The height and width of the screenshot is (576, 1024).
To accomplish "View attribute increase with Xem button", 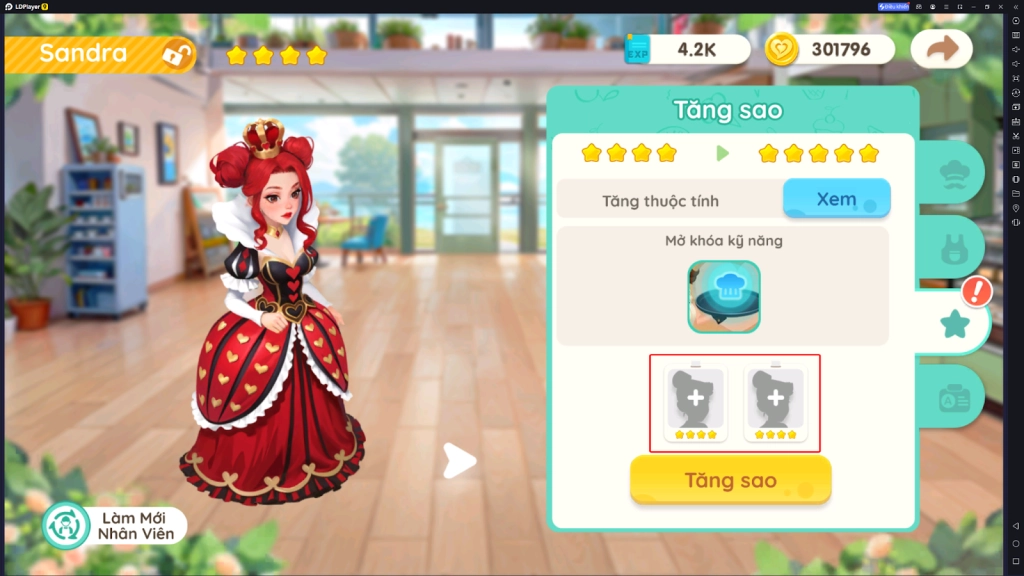I will click(836, 199).
